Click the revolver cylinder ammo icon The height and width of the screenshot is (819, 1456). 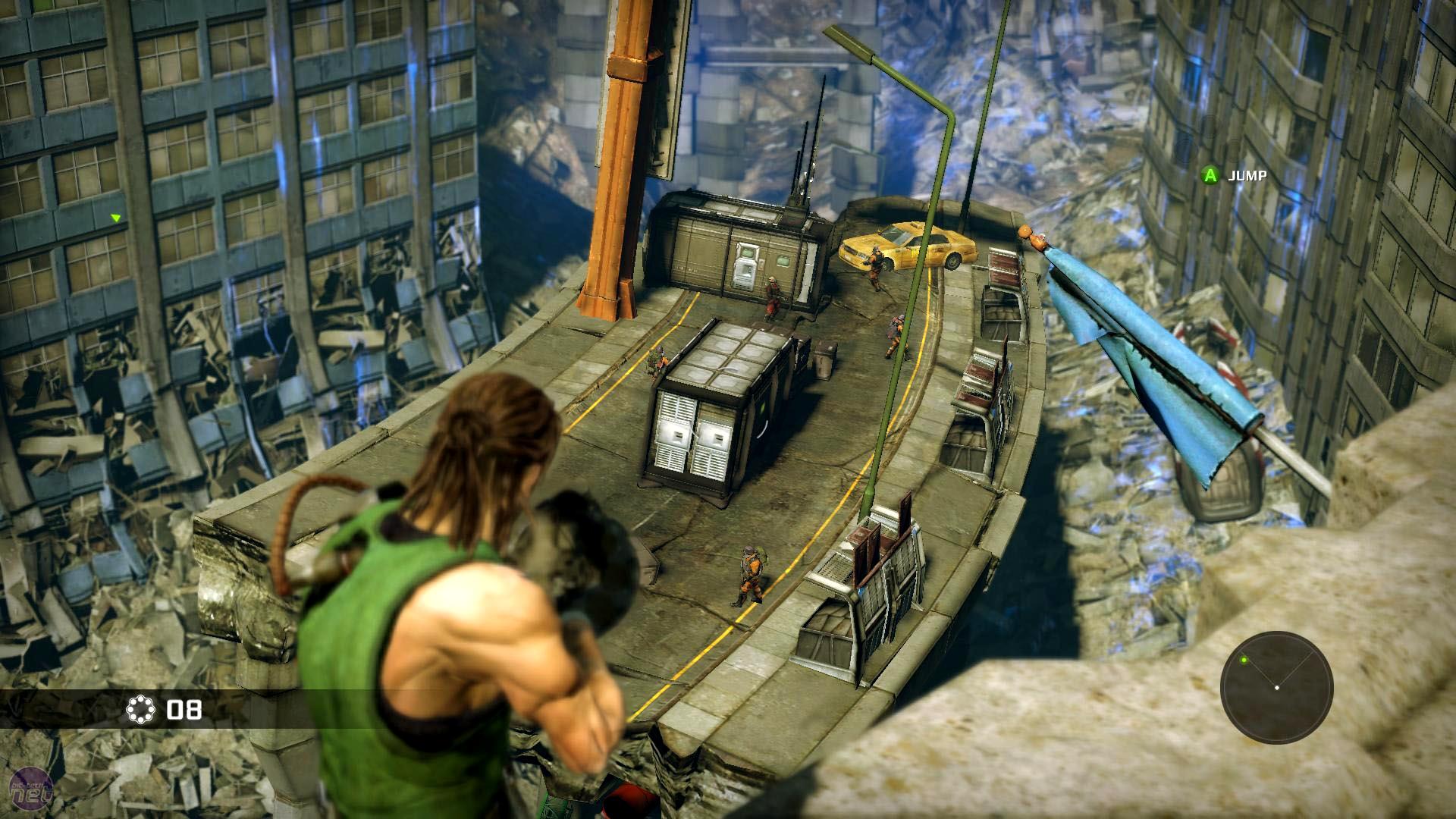140,709
